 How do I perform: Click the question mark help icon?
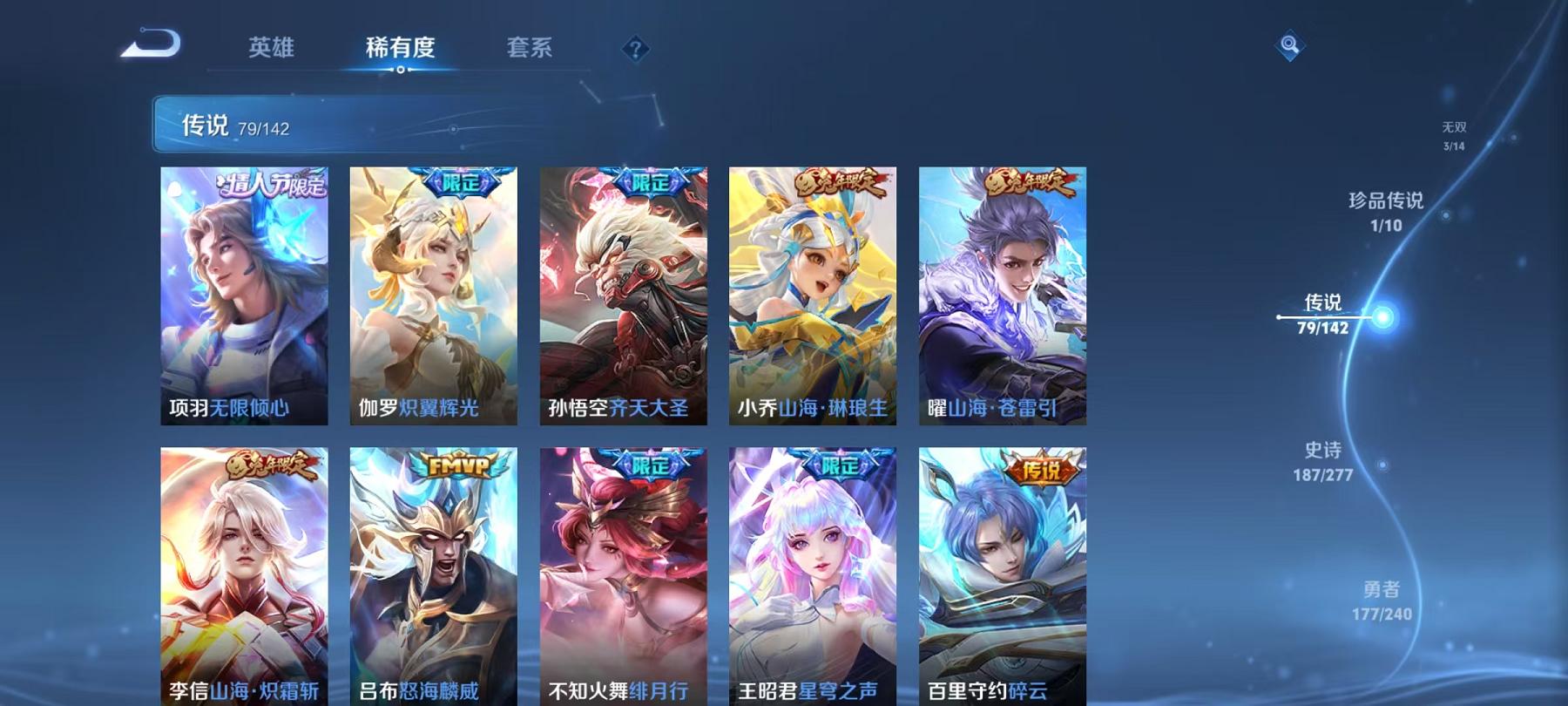tap(637, 50)
